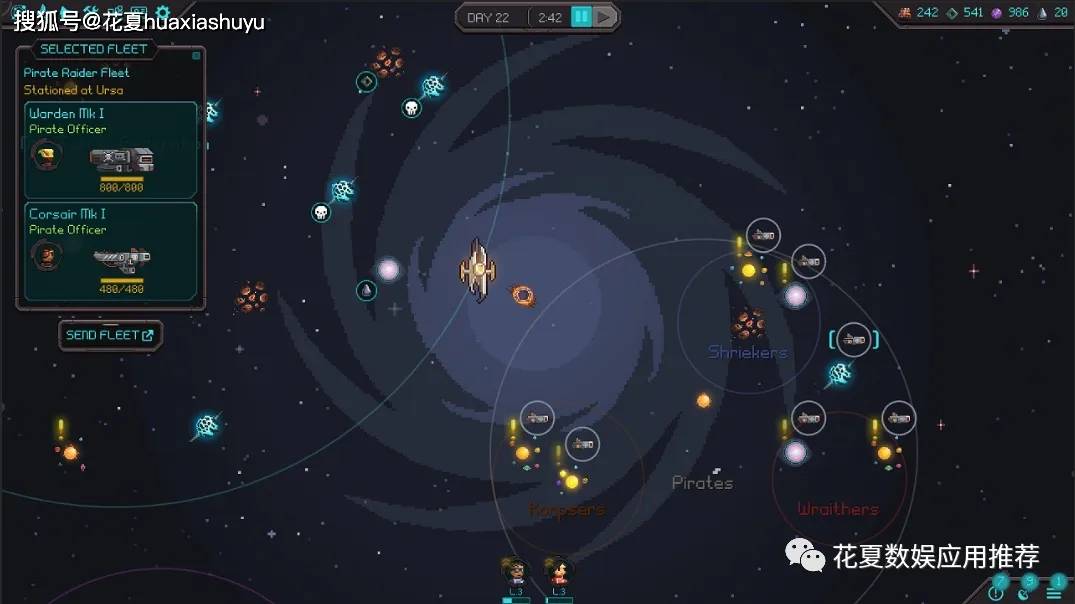
Task: Select the diamond resource map marker
Action: point(367,82)
